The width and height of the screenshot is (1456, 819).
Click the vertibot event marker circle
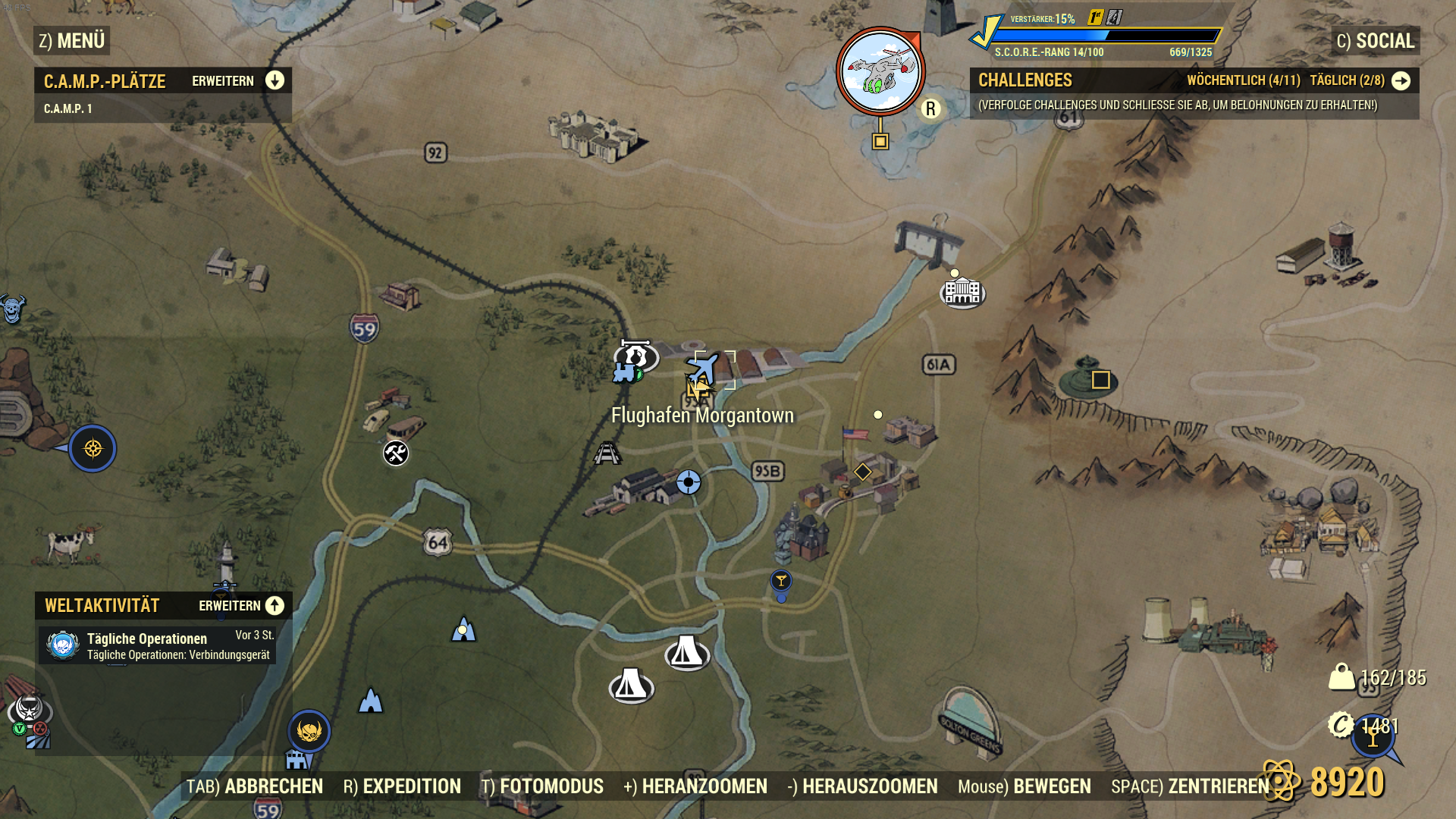880,71
